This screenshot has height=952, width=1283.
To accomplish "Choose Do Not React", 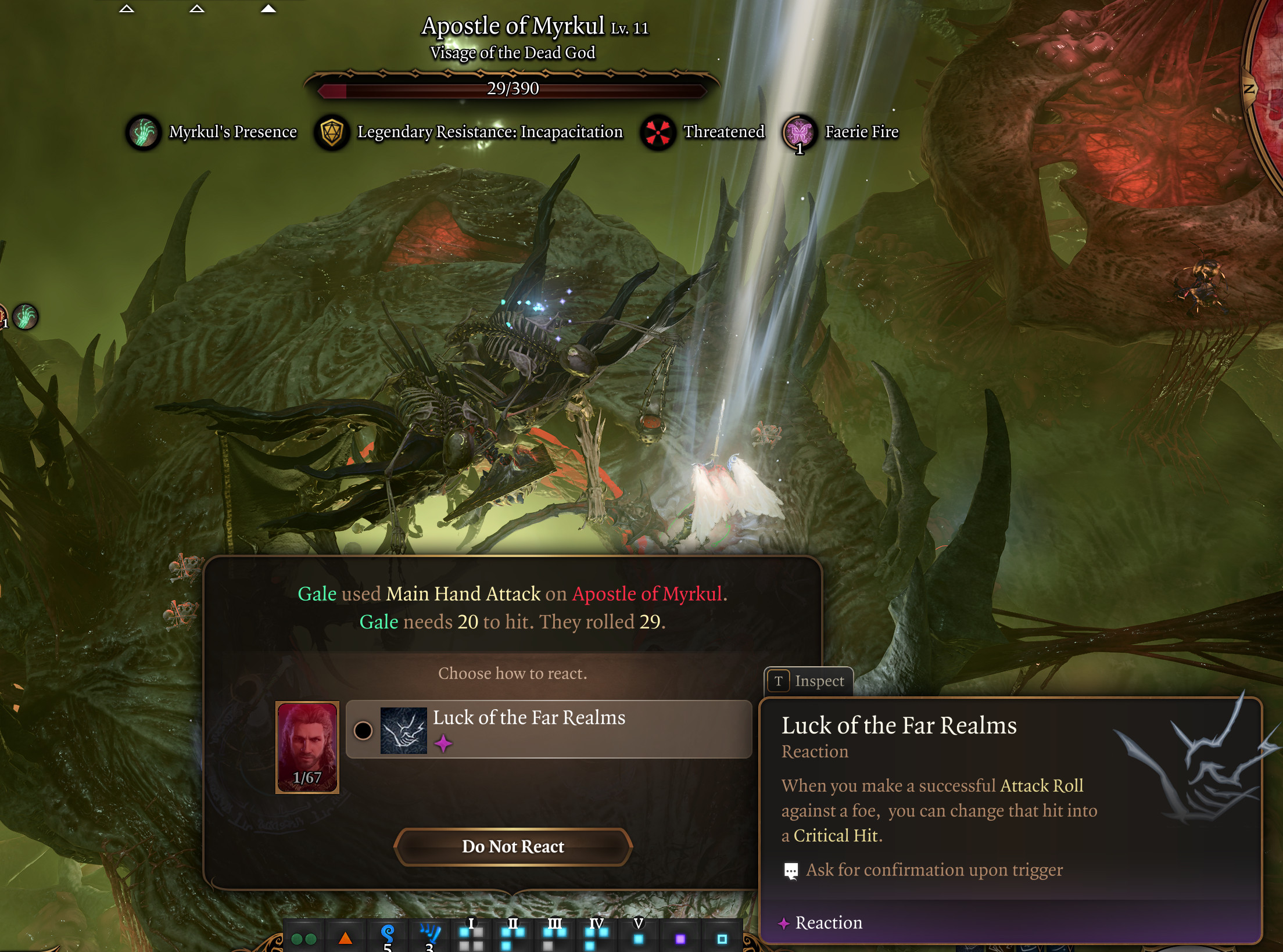I will point(513,846).
